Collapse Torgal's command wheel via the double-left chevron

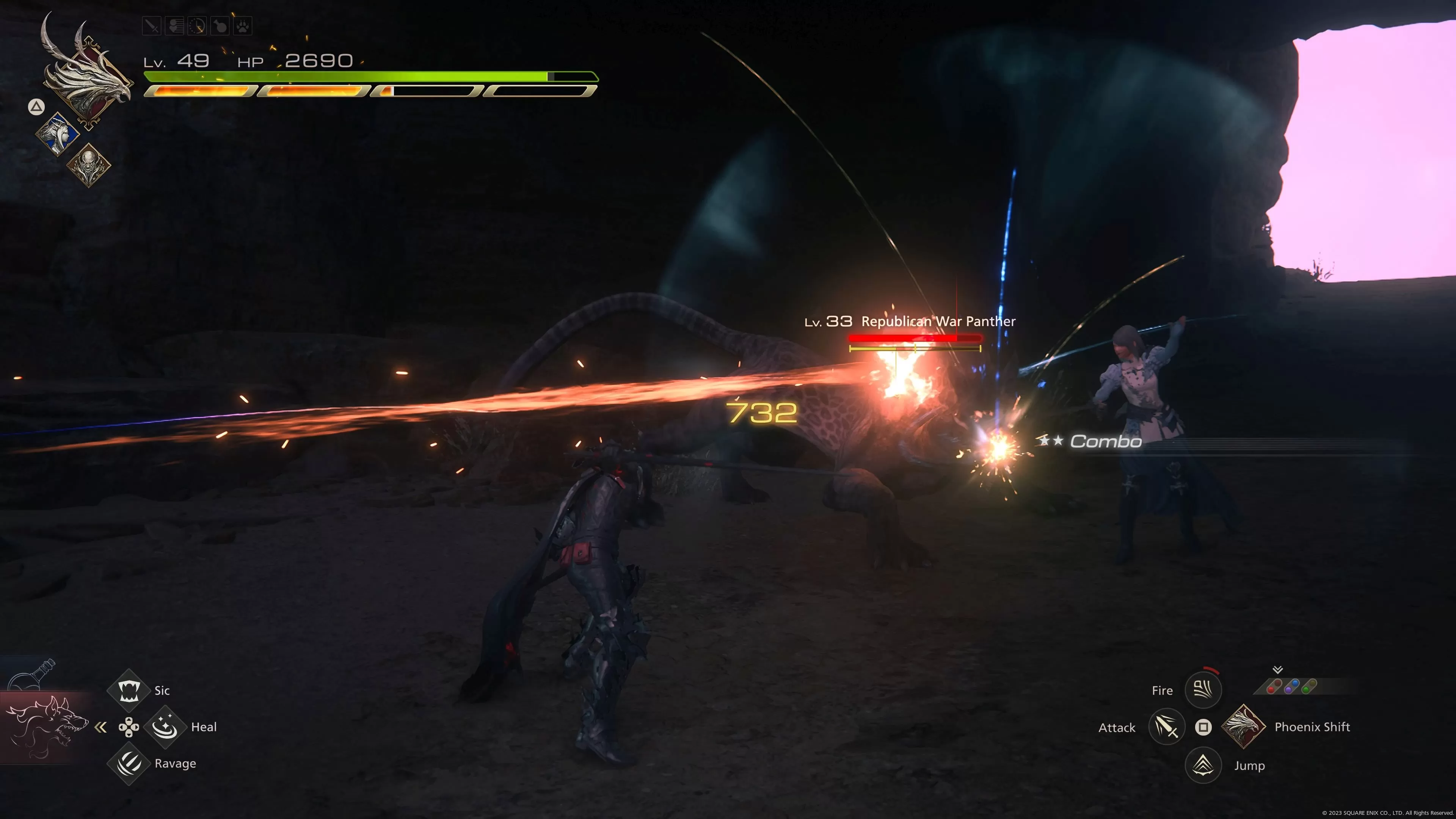102,727
